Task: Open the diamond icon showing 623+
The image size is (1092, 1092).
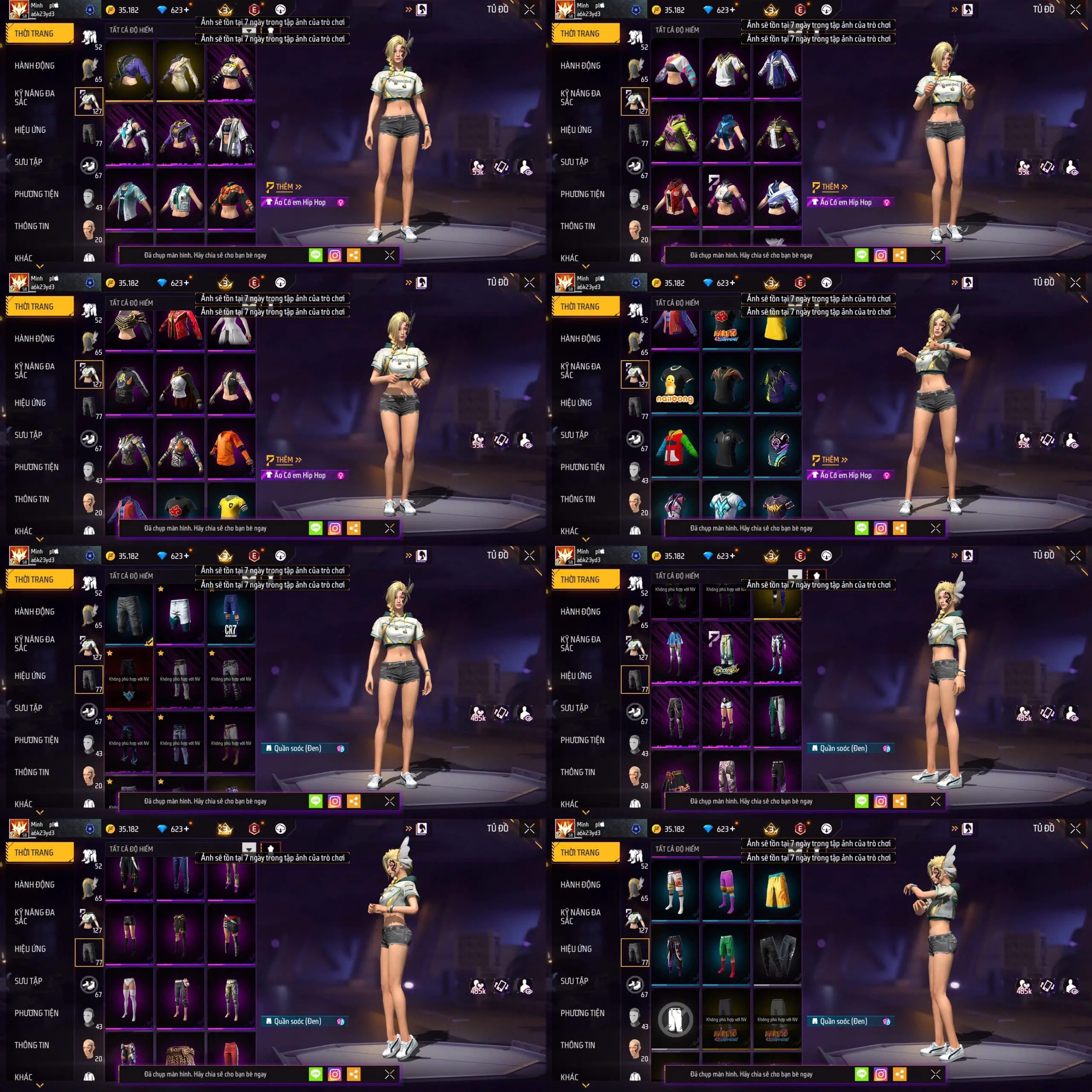Action: pos(162,10)
